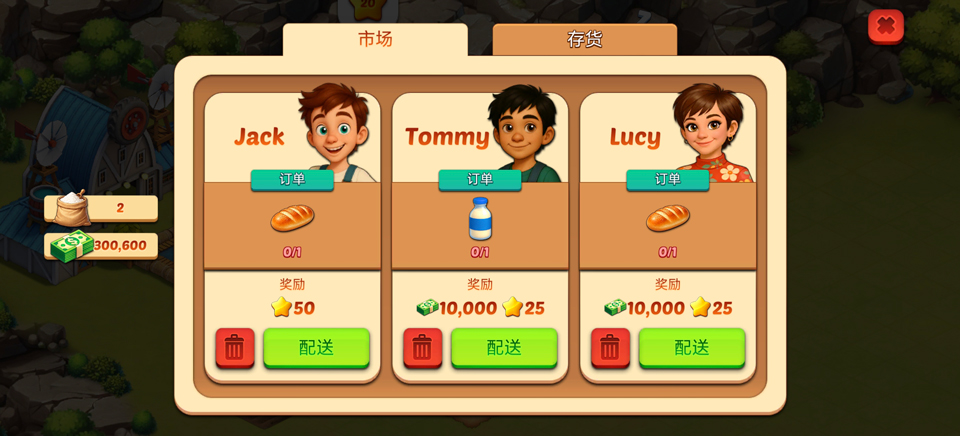Deliver Tommy's milk order with 配送
The image size is (960, 436).
[x=504, y=348]
